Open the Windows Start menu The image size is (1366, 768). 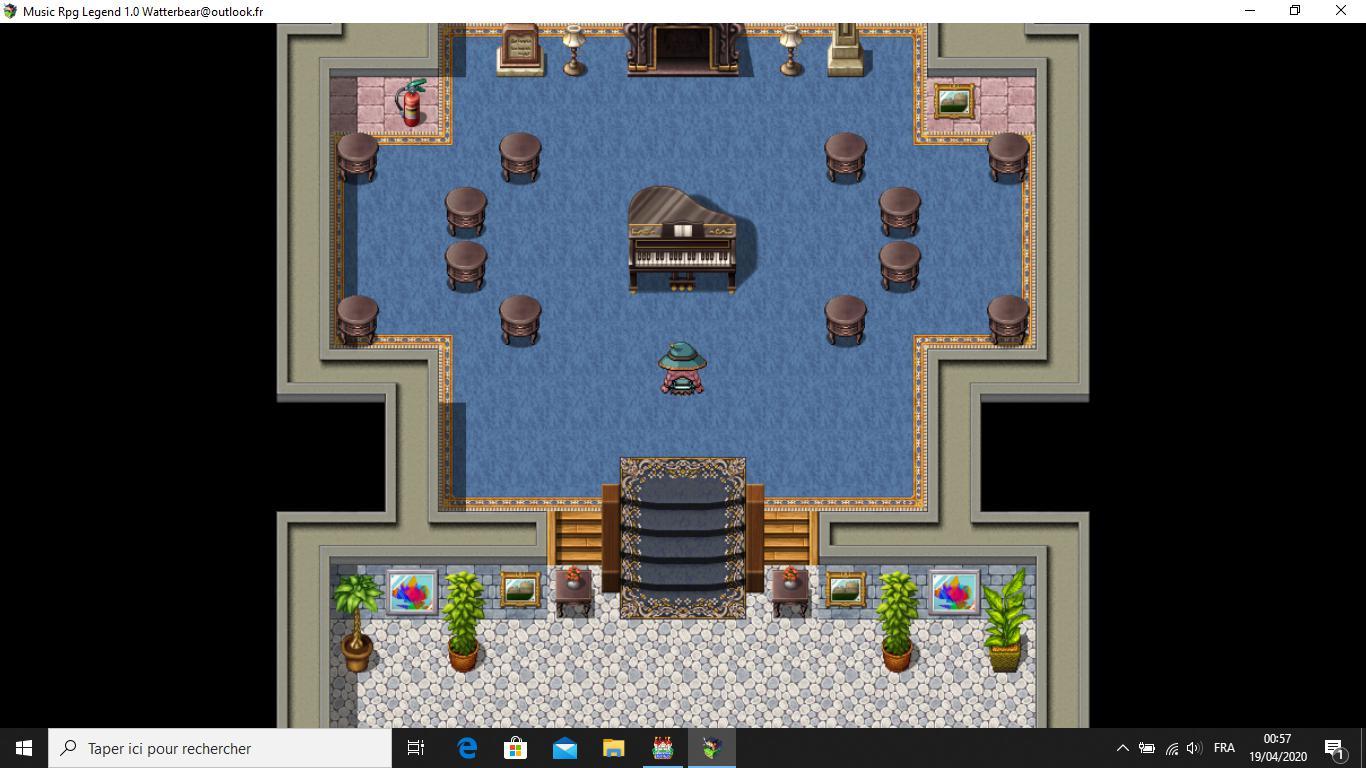click(21, 748)
